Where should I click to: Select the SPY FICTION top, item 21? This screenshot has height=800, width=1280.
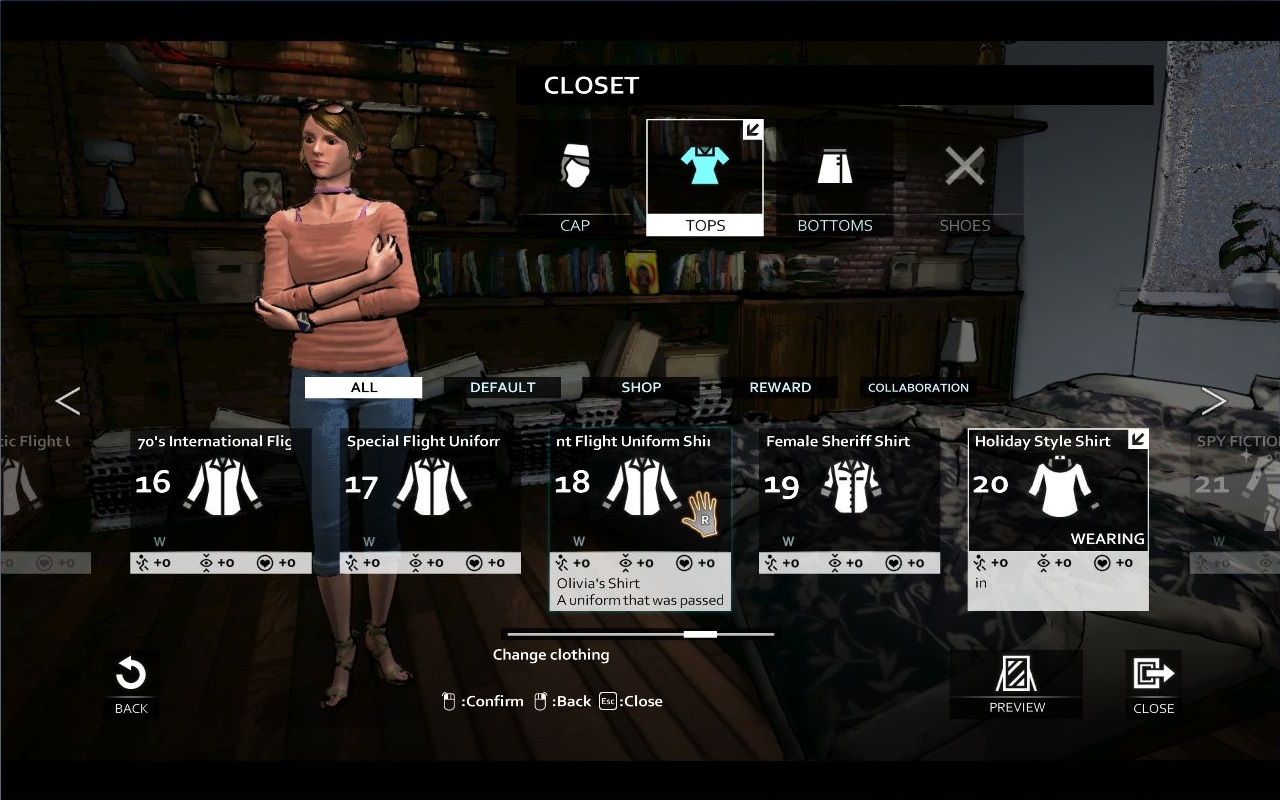pos(1235,490)
